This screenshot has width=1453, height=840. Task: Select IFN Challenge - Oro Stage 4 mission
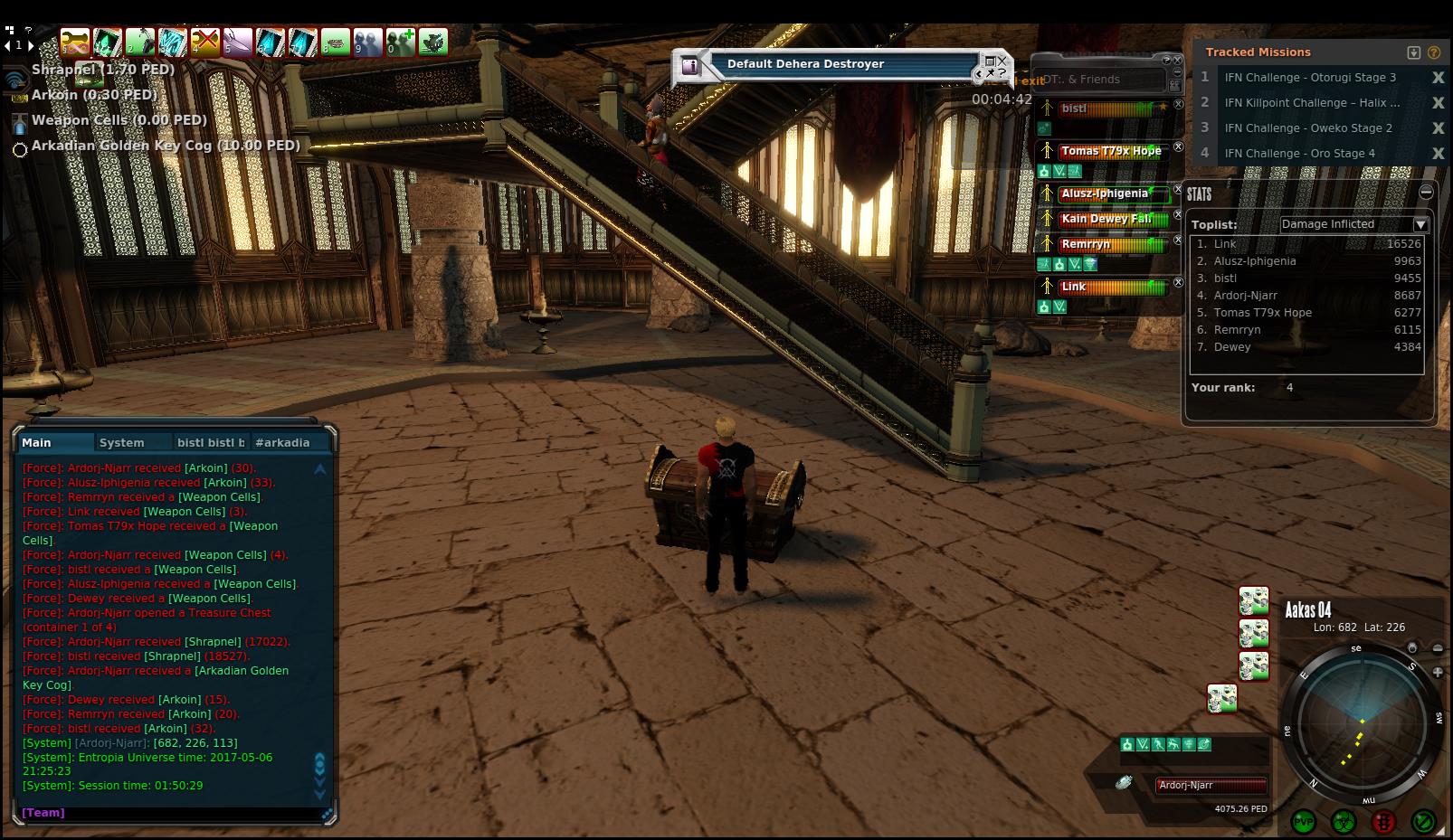tap(1299, 154)
